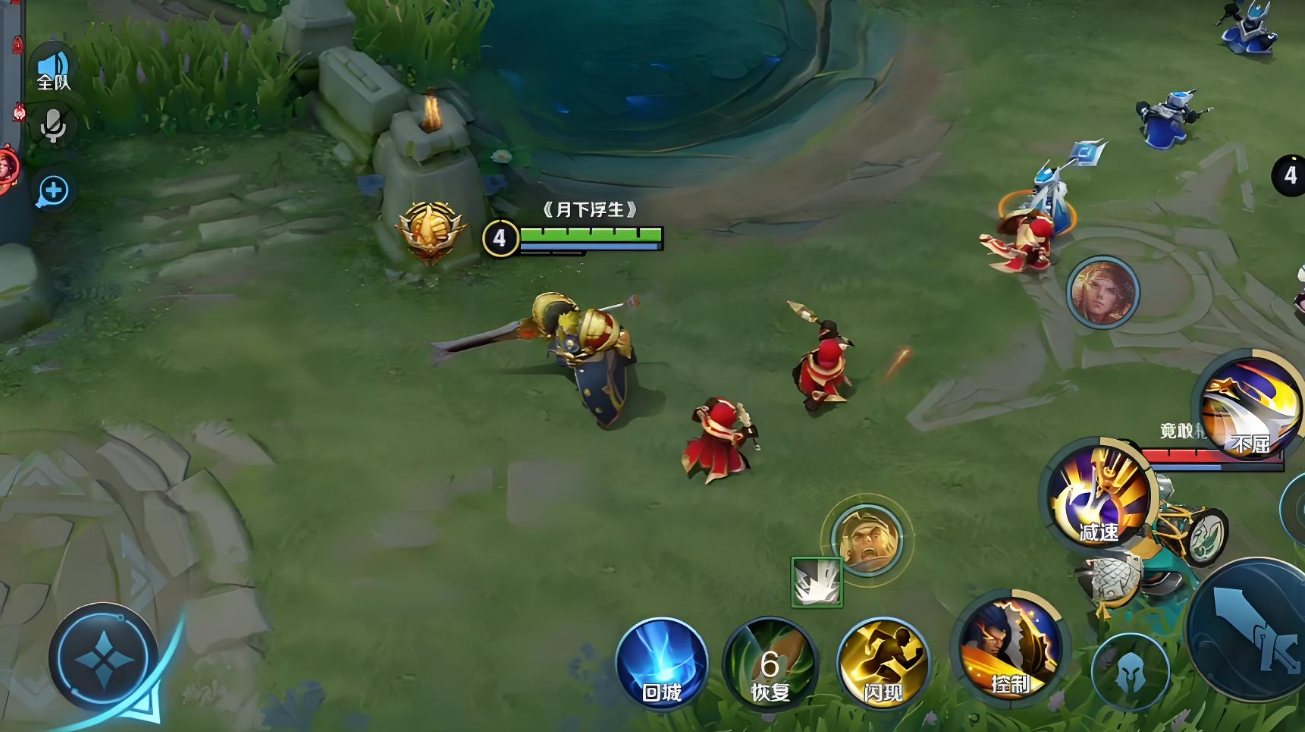The height and width of the screenshot is (732, 1305).
Task: Cast the 减速 slow skill
Action: click(x=1097, y=494)
